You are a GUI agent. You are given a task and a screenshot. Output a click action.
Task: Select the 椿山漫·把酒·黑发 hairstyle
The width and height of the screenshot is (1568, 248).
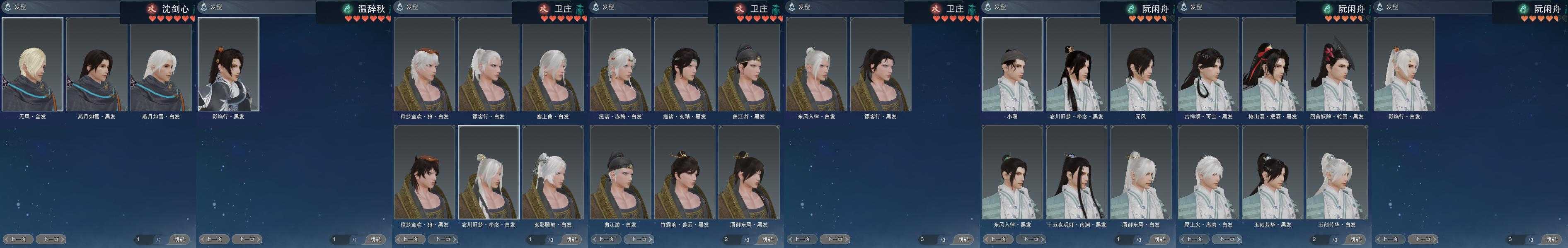pos(1273,65)
